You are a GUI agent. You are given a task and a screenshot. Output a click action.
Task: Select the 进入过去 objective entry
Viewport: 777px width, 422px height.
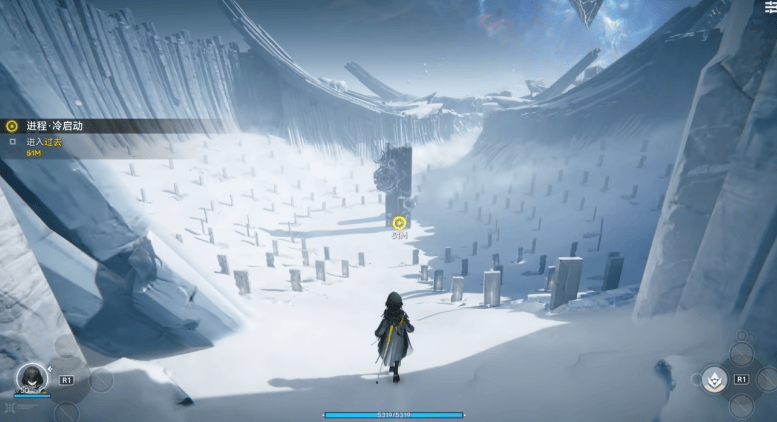pyautogui.click(x=44, y=142)
